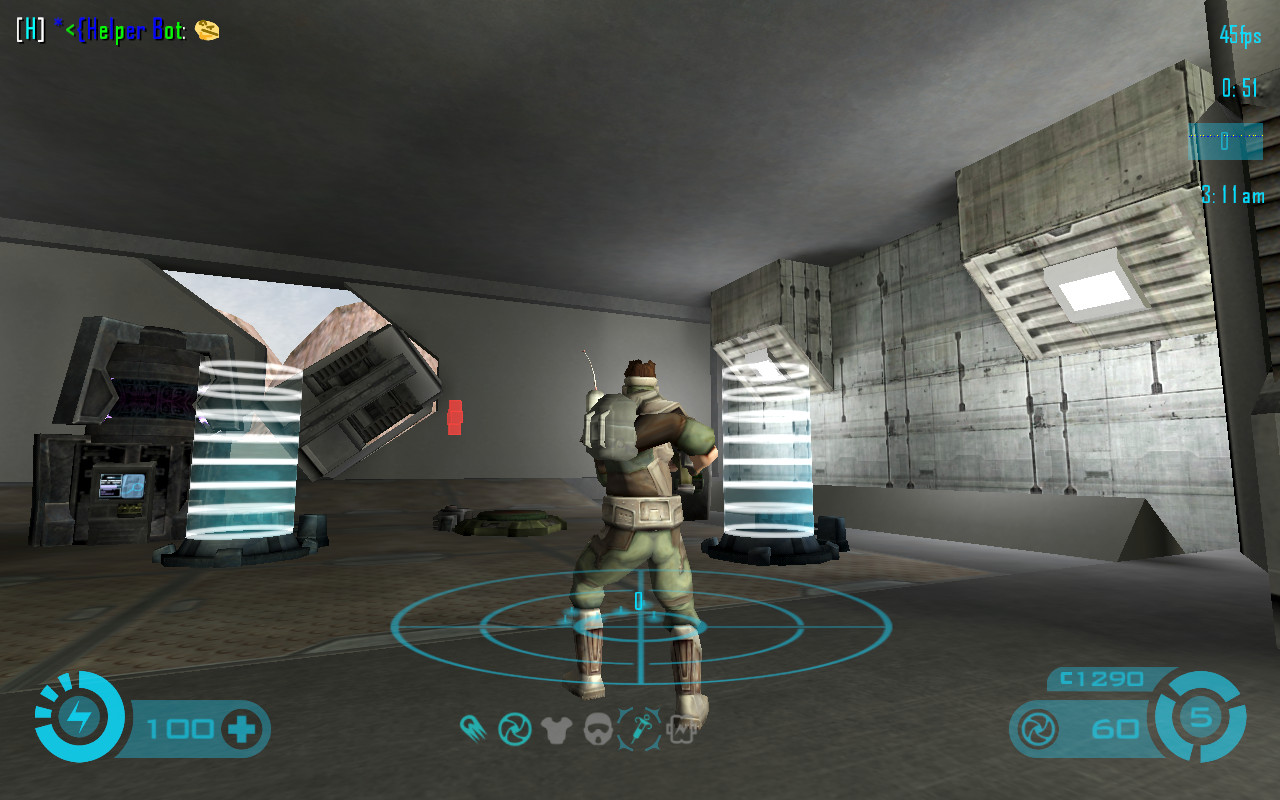This screenshot has height=800, width=1280.
Task: Choose the grey helmet icon
Action: tap(598, 729)
